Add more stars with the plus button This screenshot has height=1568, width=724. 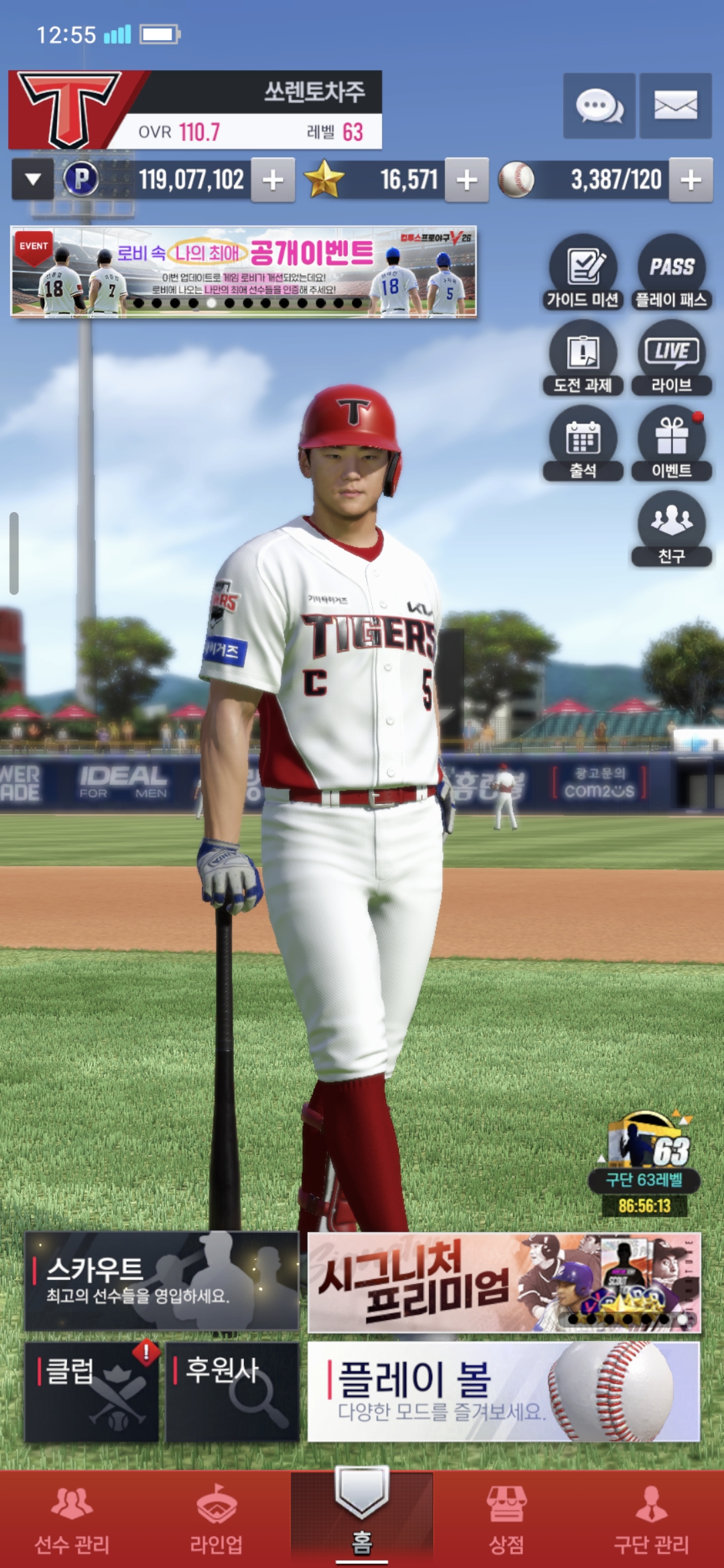click(x=467, y=180)
